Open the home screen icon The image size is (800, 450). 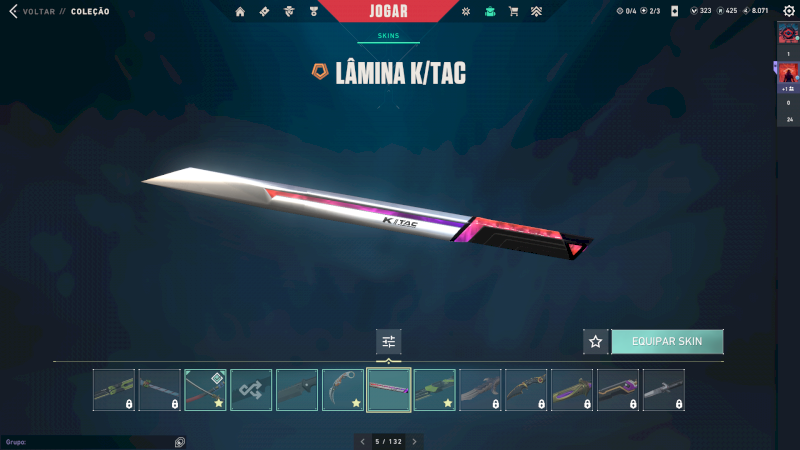(x=240, y=12)
